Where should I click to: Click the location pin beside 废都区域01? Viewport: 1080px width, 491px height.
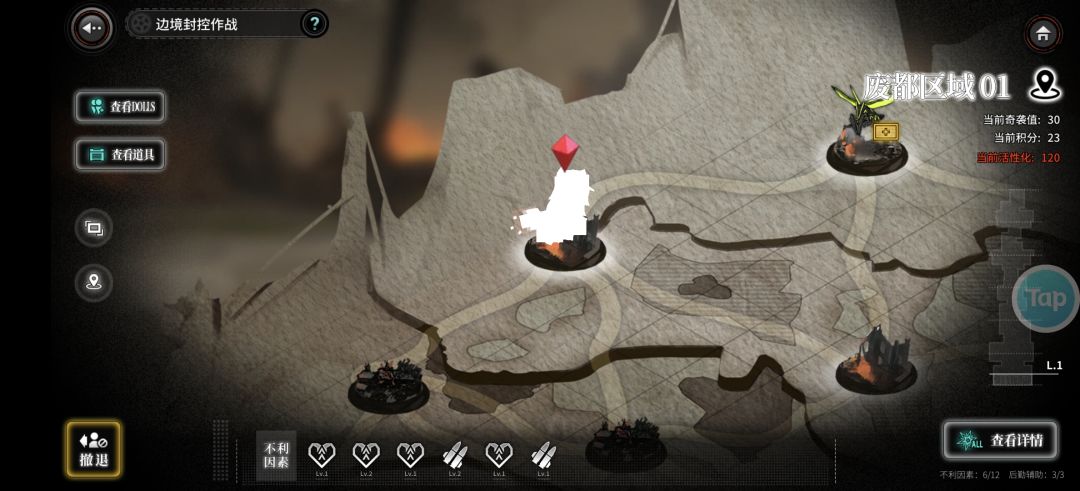click(x=1044, y=86)
